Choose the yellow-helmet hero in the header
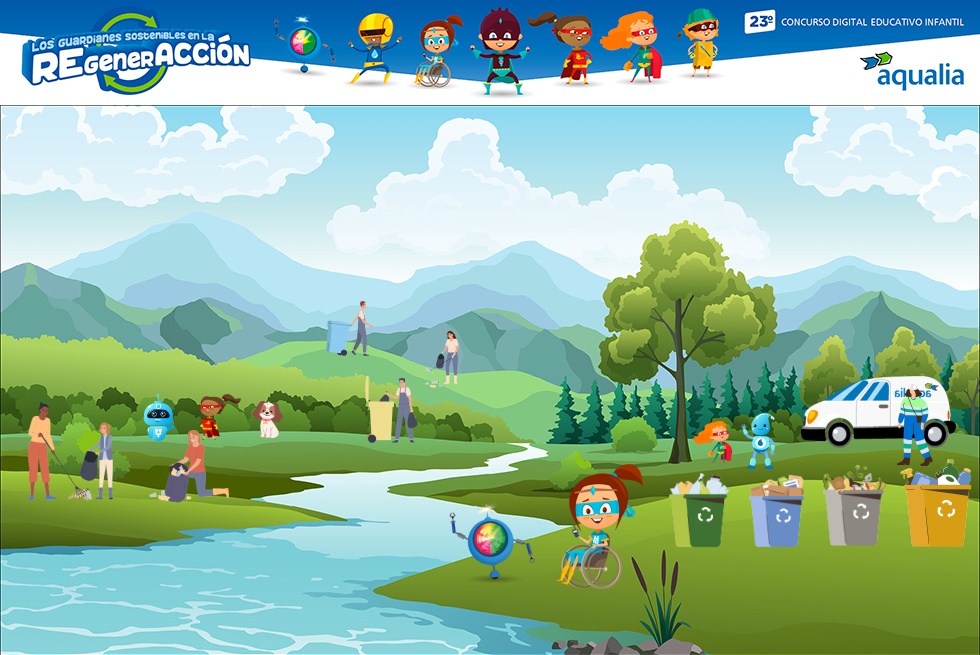The width and height of the screenshot is (980, 655). [375, 48]
